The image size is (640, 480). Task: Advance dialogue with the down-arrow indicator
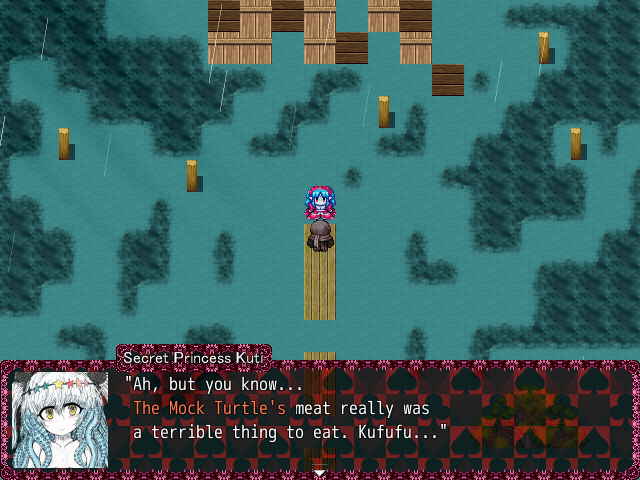point(319,472)
